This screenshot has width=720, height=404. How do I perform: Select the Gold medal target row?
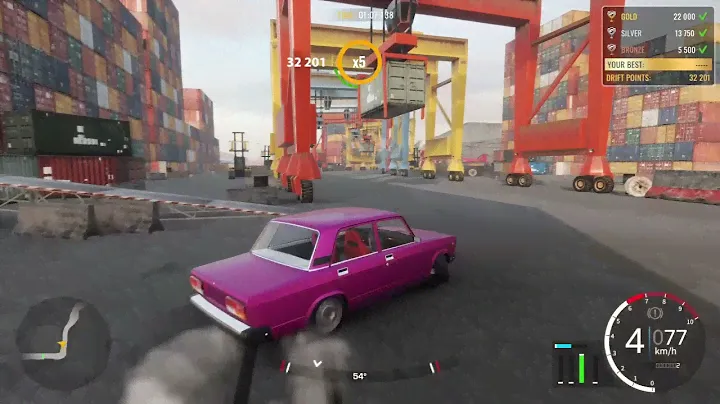658,18
